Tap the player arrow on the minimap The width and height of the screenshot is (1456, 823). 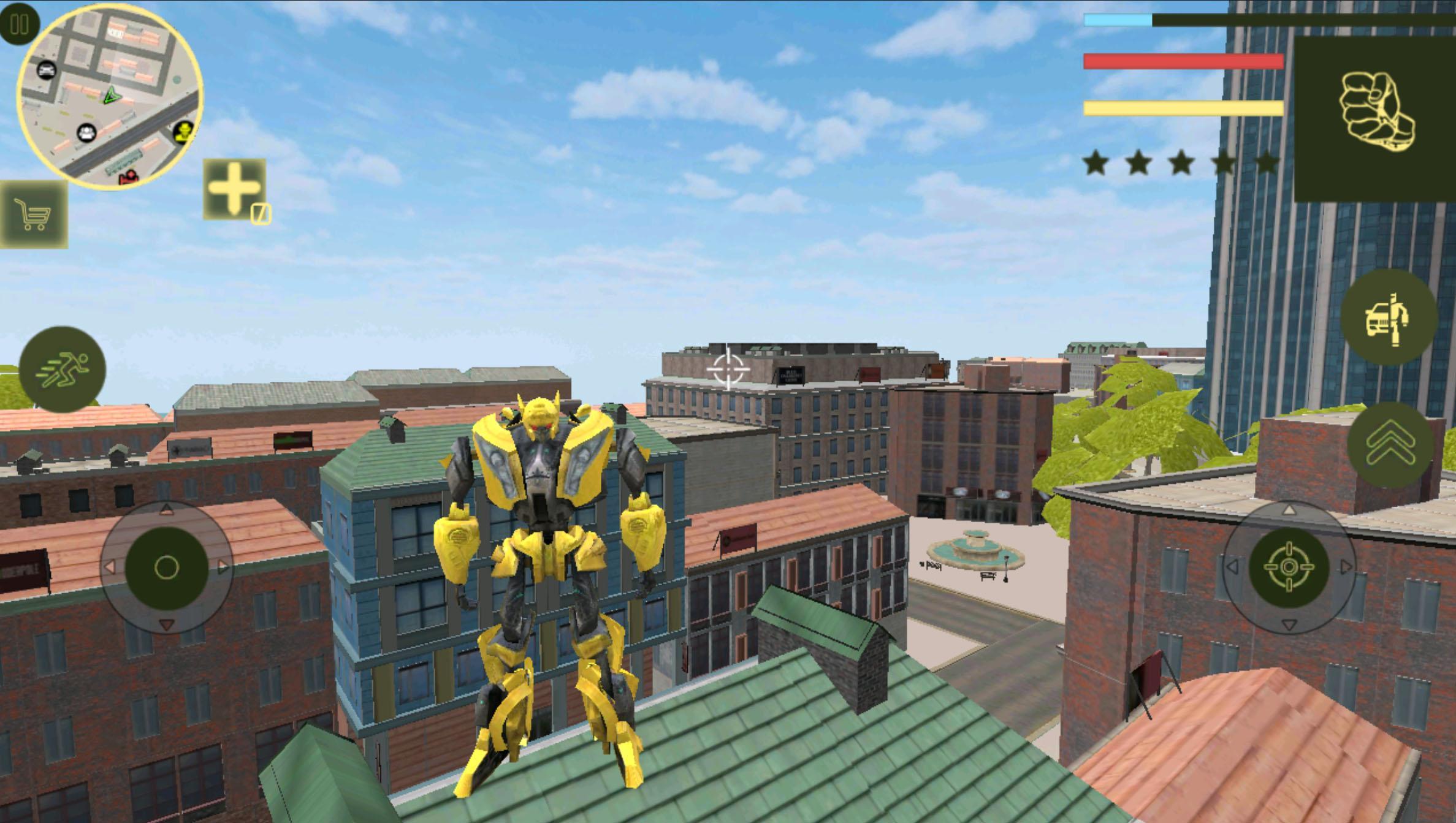pos(113,97)
